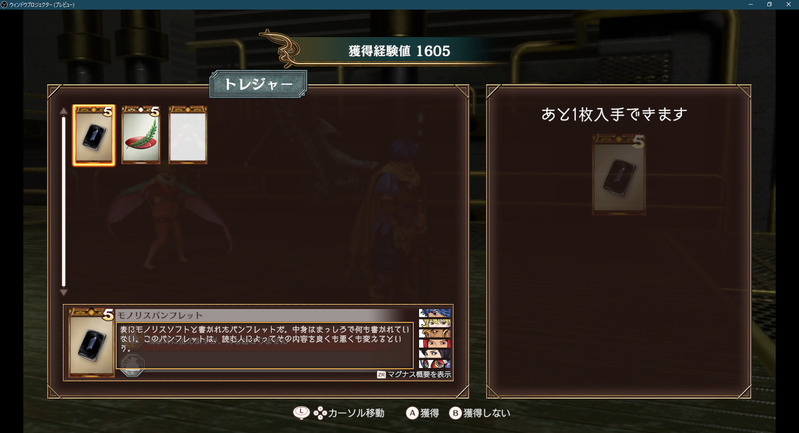Image resolution: width=799 pixels, height=433 pixels.
Task: Click the 獲得 acquire option
Action: click(423, 412)
